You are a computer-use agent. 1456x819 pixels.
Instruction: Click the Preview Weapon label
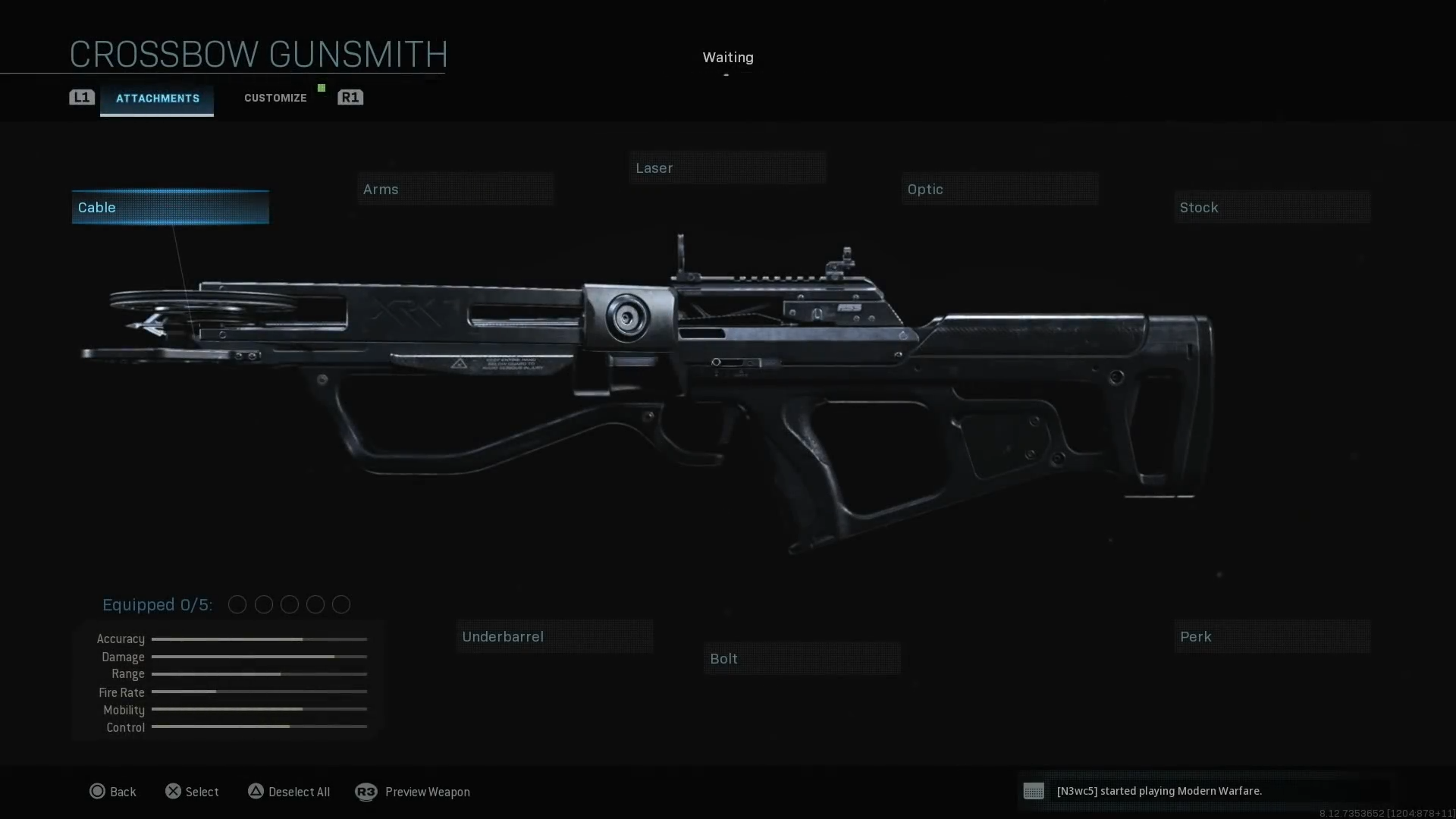pos(428,791)
